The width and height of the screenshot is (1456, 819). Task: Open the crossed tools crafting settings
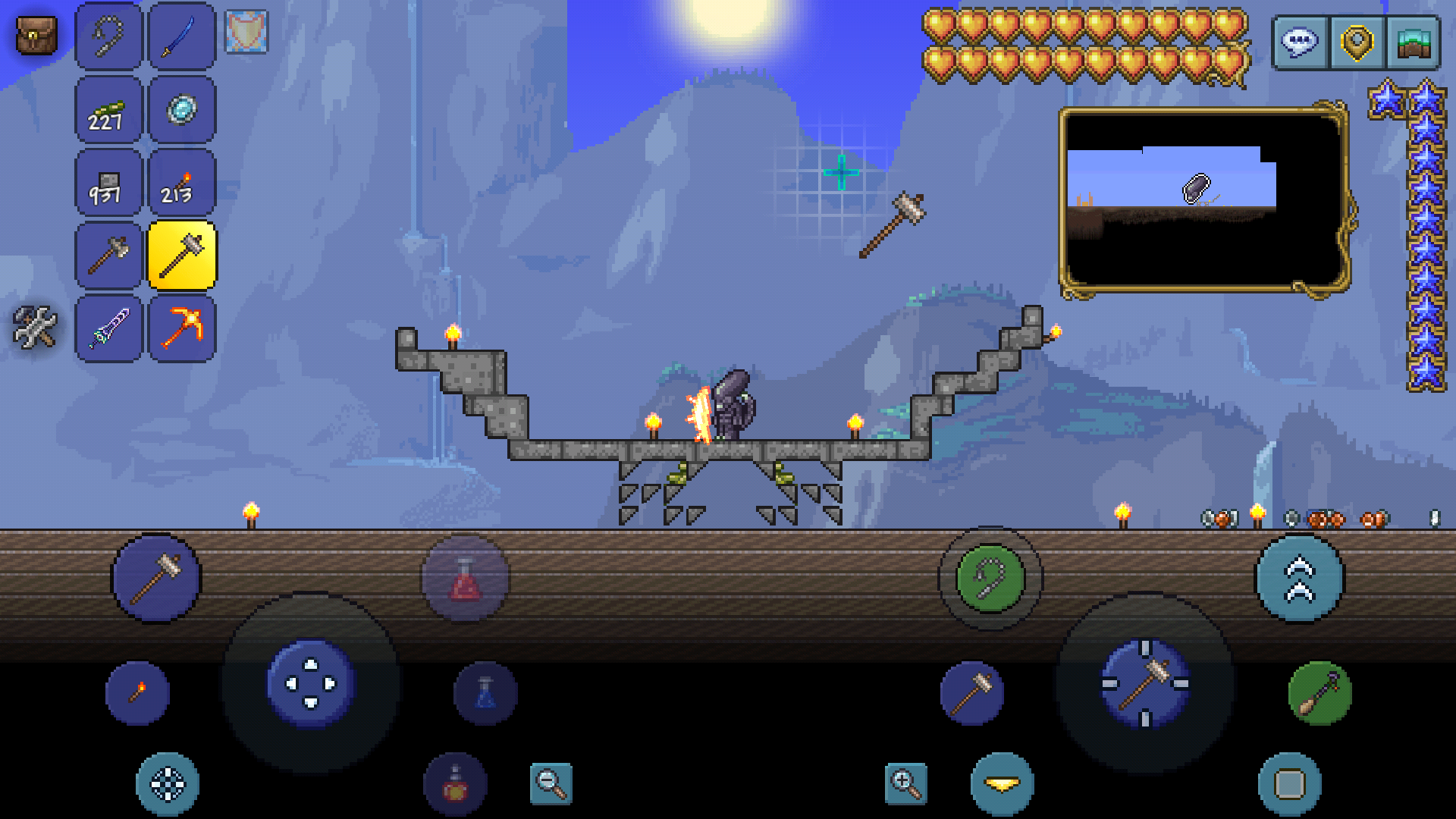click(35, 327)
